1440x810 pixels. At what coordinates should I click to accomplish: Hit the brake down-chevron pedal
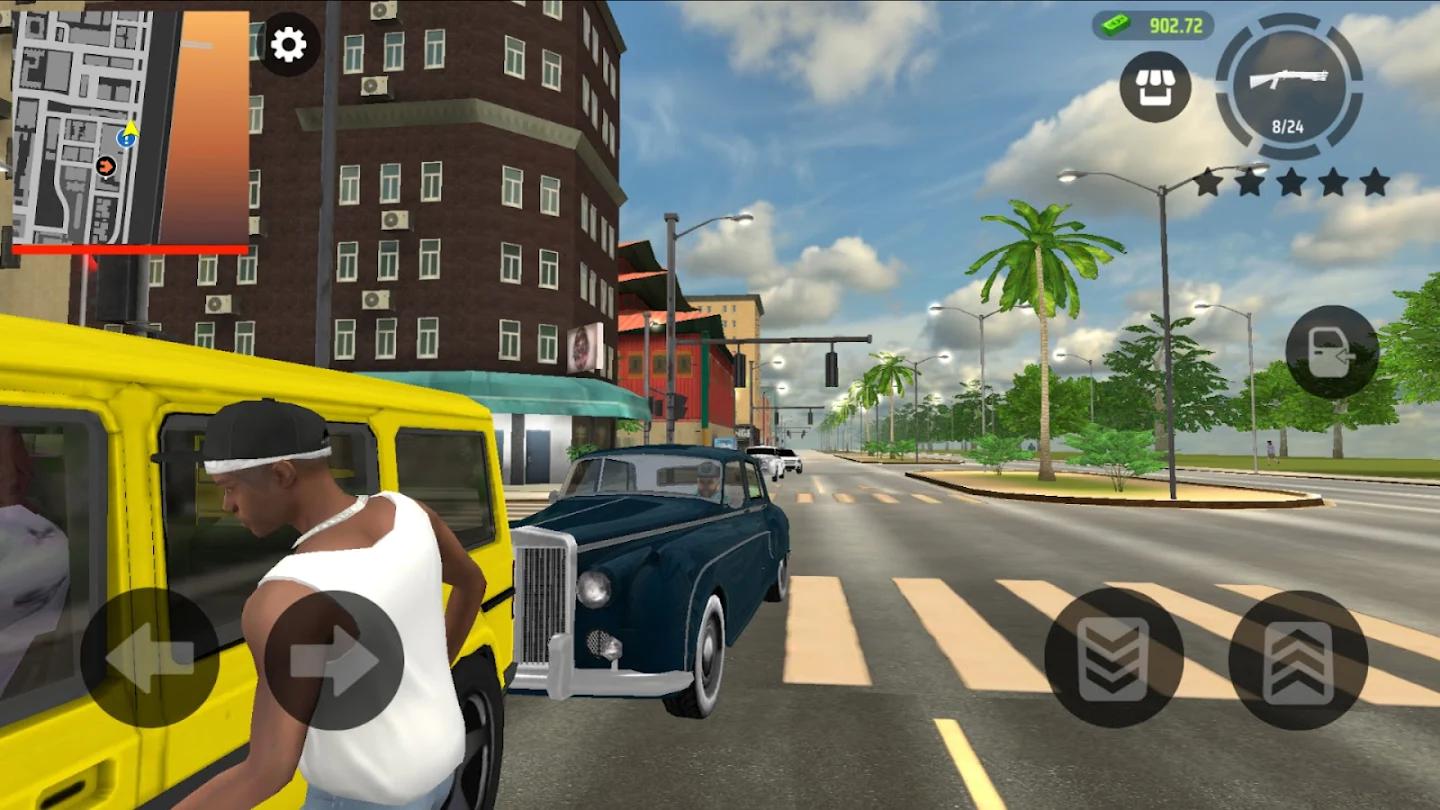pyautogui.click(x=1113, y=657)
